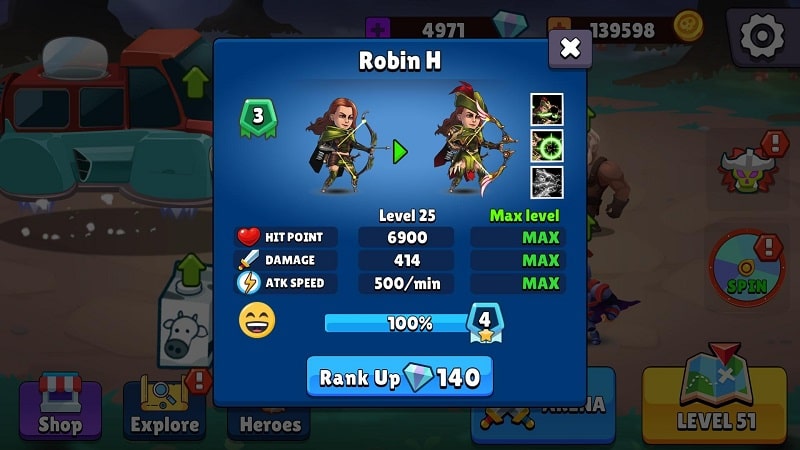
Task: Click the green rank 3 badge
Action: [x=258, y=116]
